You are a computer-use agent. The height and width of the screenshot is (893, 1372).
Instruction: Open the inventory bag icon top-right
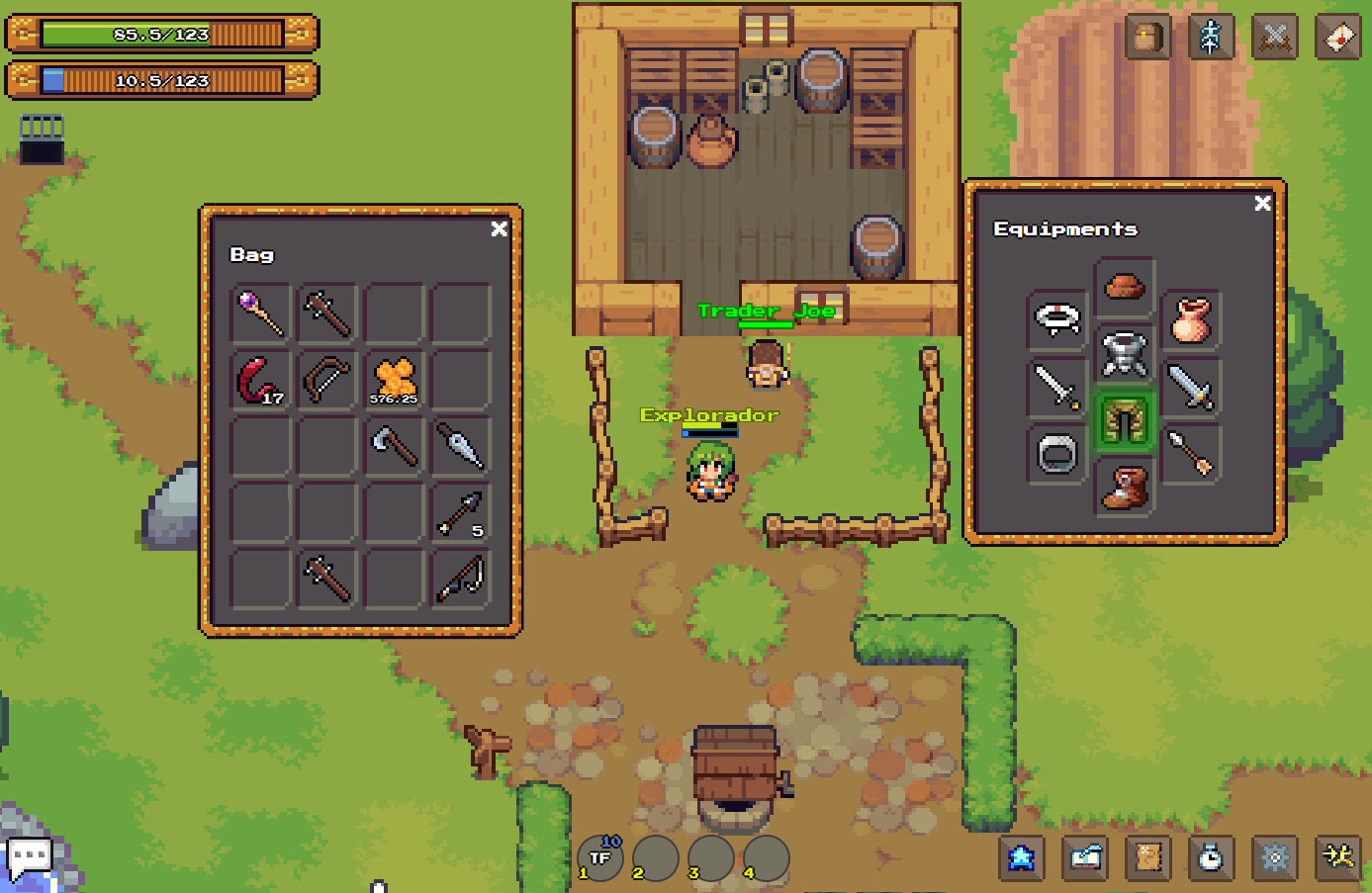pos(1147,37)
